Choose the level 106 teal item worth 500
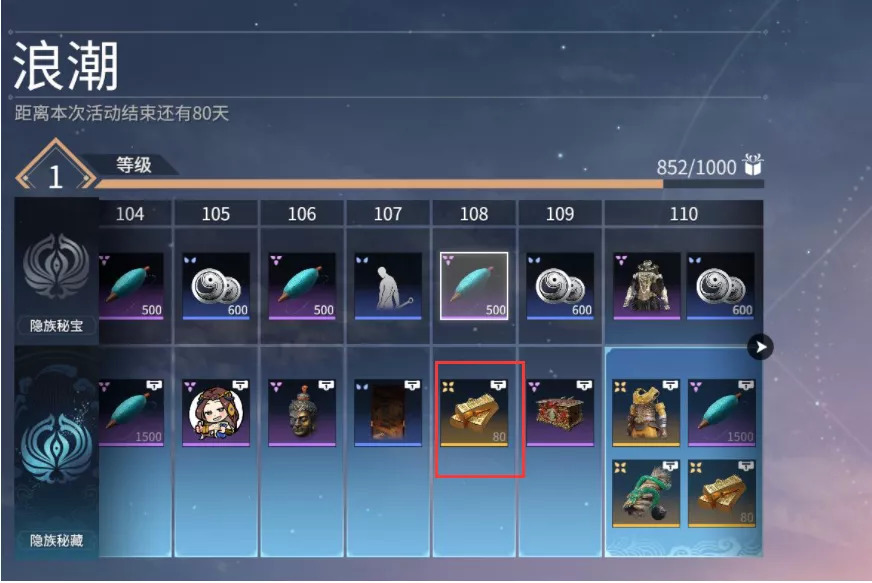This screenshot has width=872, height=583. click(302, 285)
